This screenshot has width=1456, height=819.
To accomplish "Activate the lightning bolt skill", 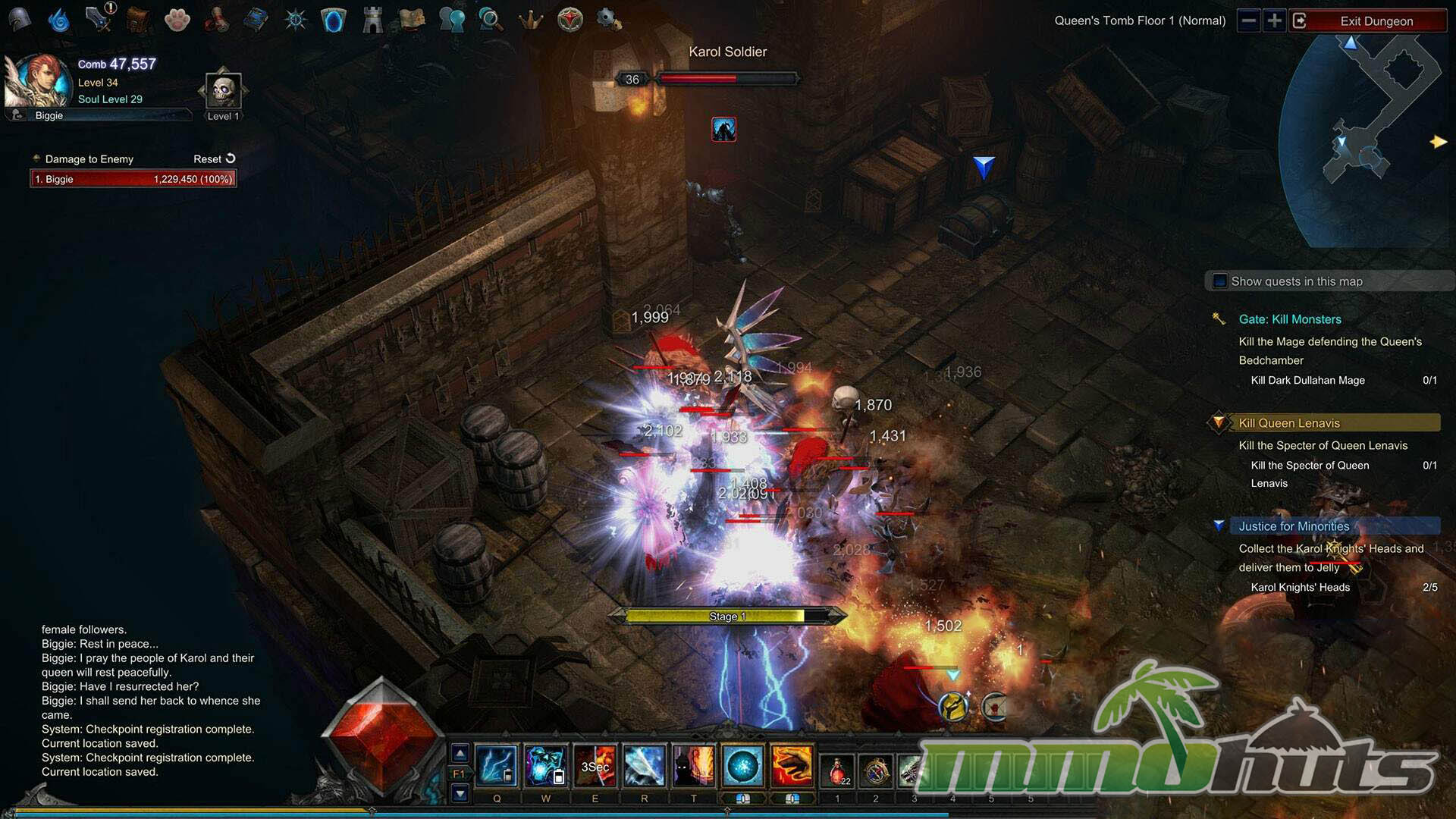I will point(497,766).
